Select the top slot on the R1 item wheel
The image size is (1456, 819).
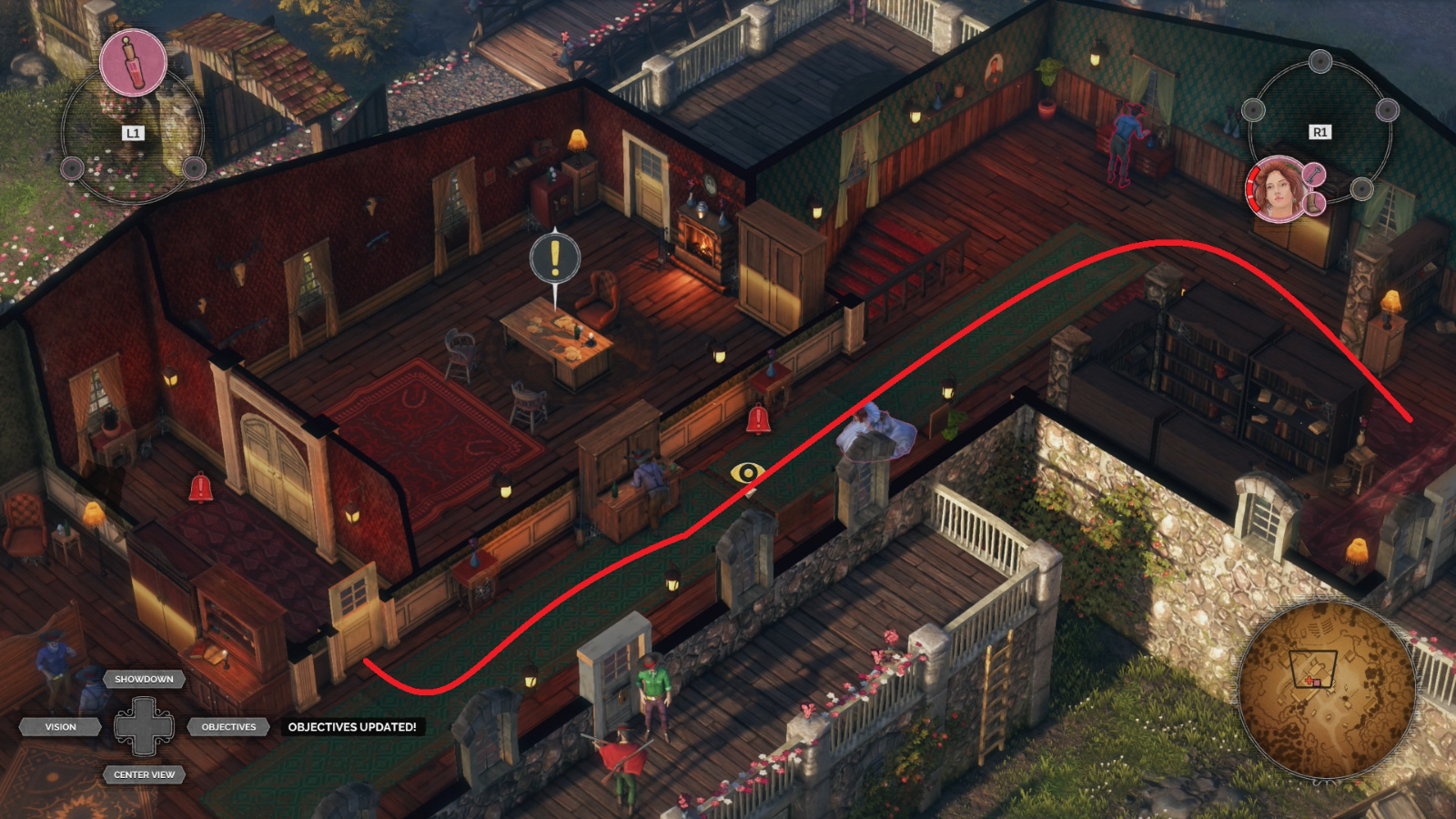coord(1320,61)
